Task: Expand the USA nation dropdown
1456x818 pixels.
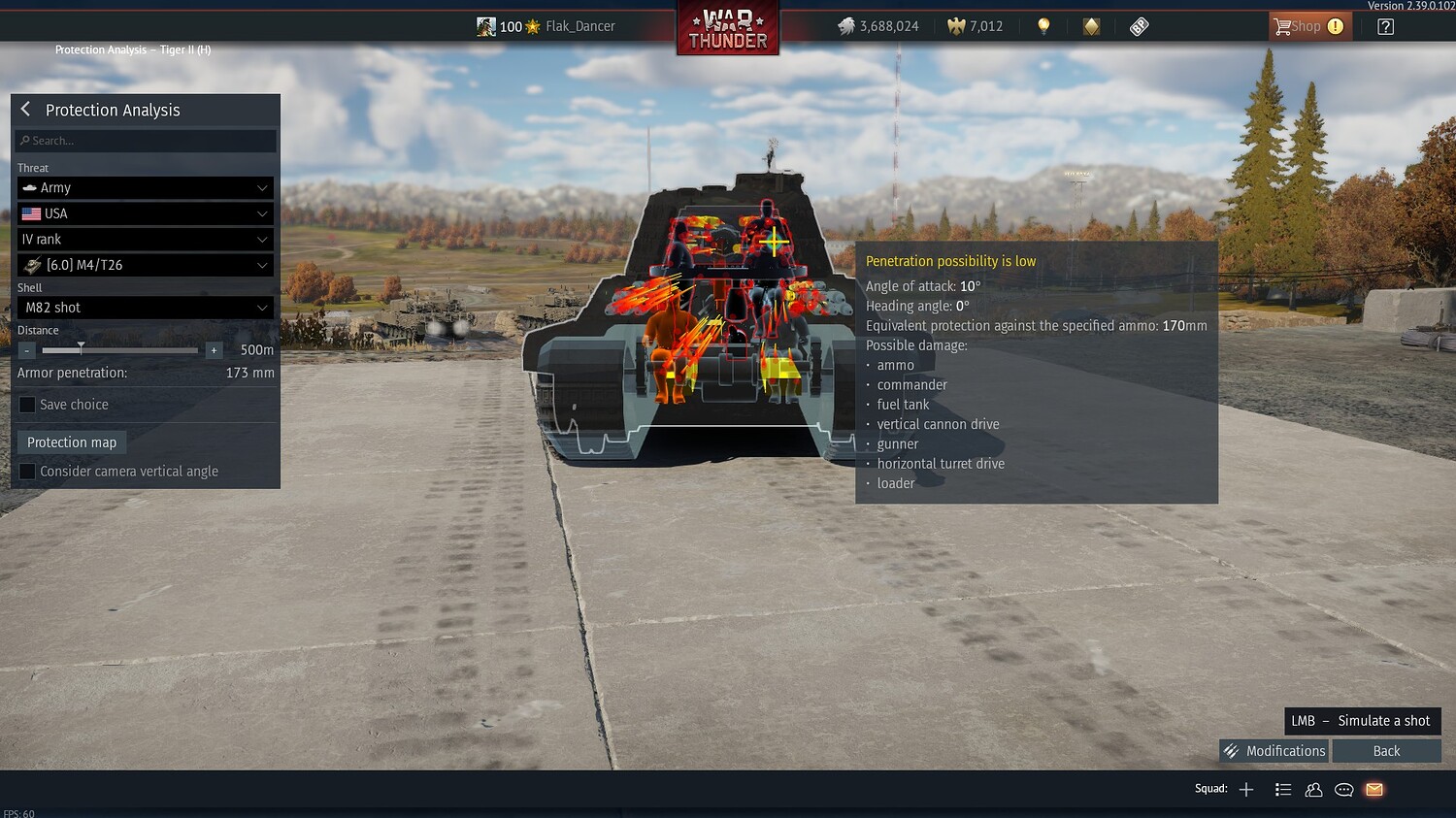Action: click(145, 213)
